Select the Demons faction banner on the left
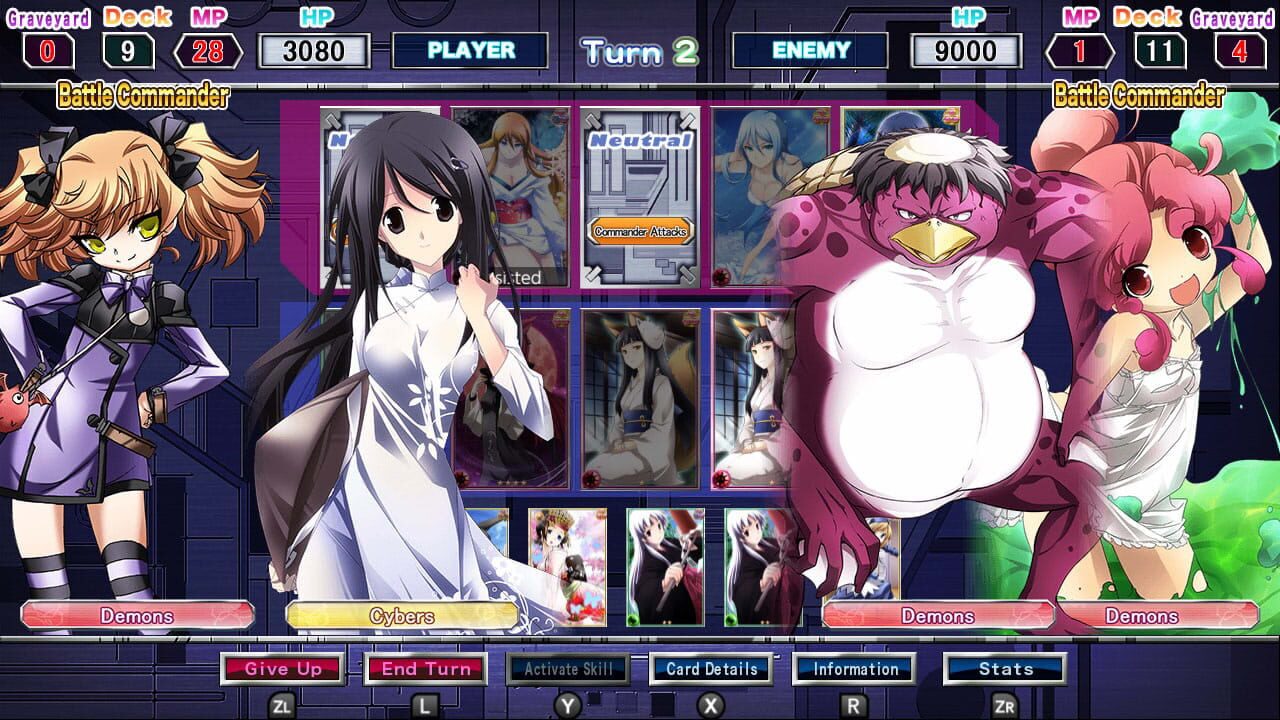The height and width of the screenshot is (720, 1280). point(138,616)
